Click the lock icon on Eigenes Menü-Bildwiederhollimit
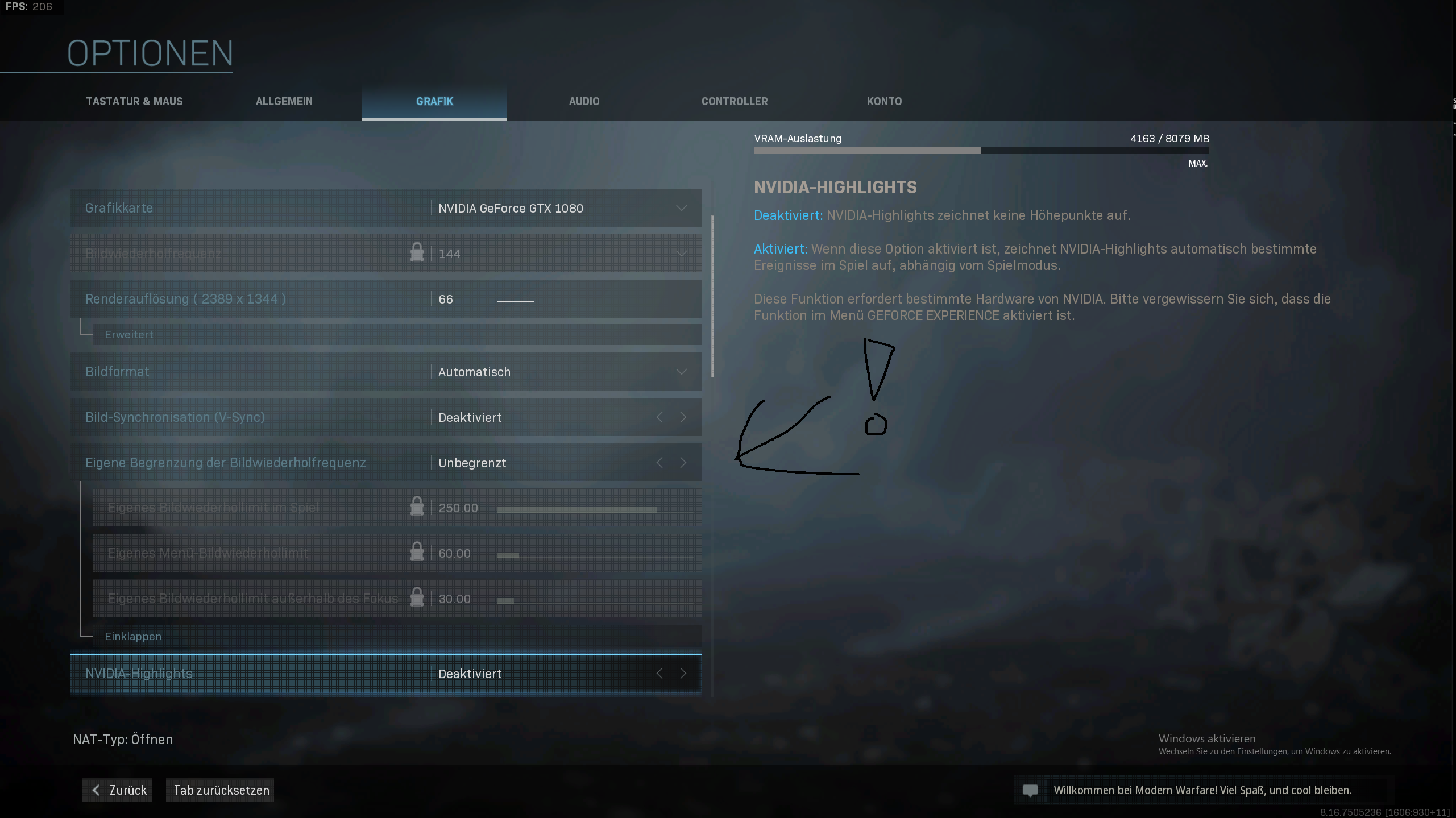 pyautogui.click(x=417, y=552)
